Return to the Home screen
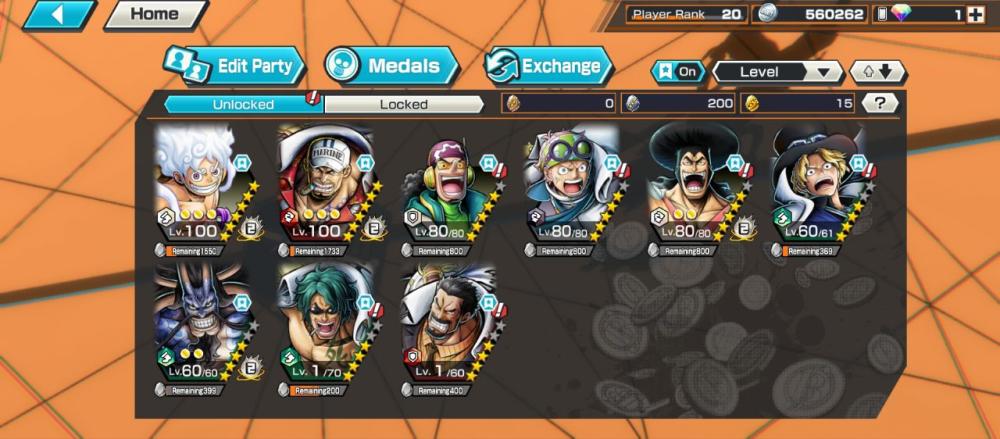This screenshot has width=1000, height=439. pyautogui.click(x=153, y=15)
